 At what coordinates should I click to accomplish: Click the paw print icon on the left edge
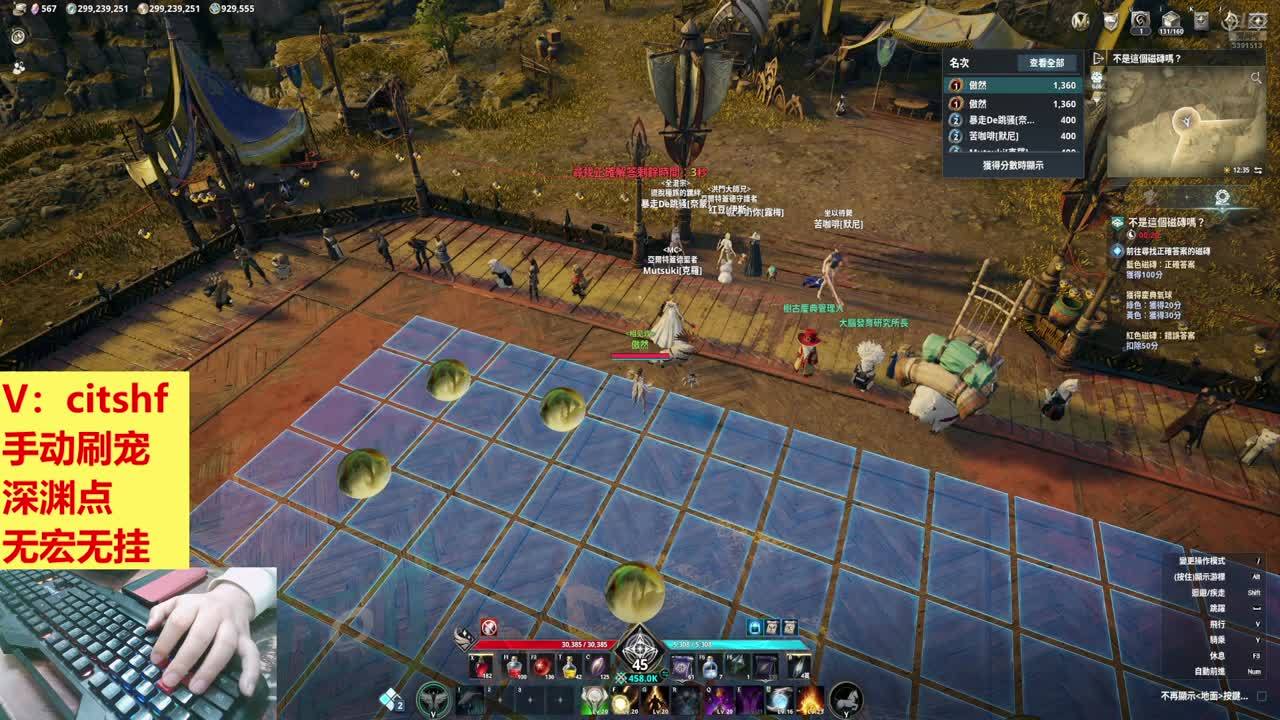(x=18, y=67)
